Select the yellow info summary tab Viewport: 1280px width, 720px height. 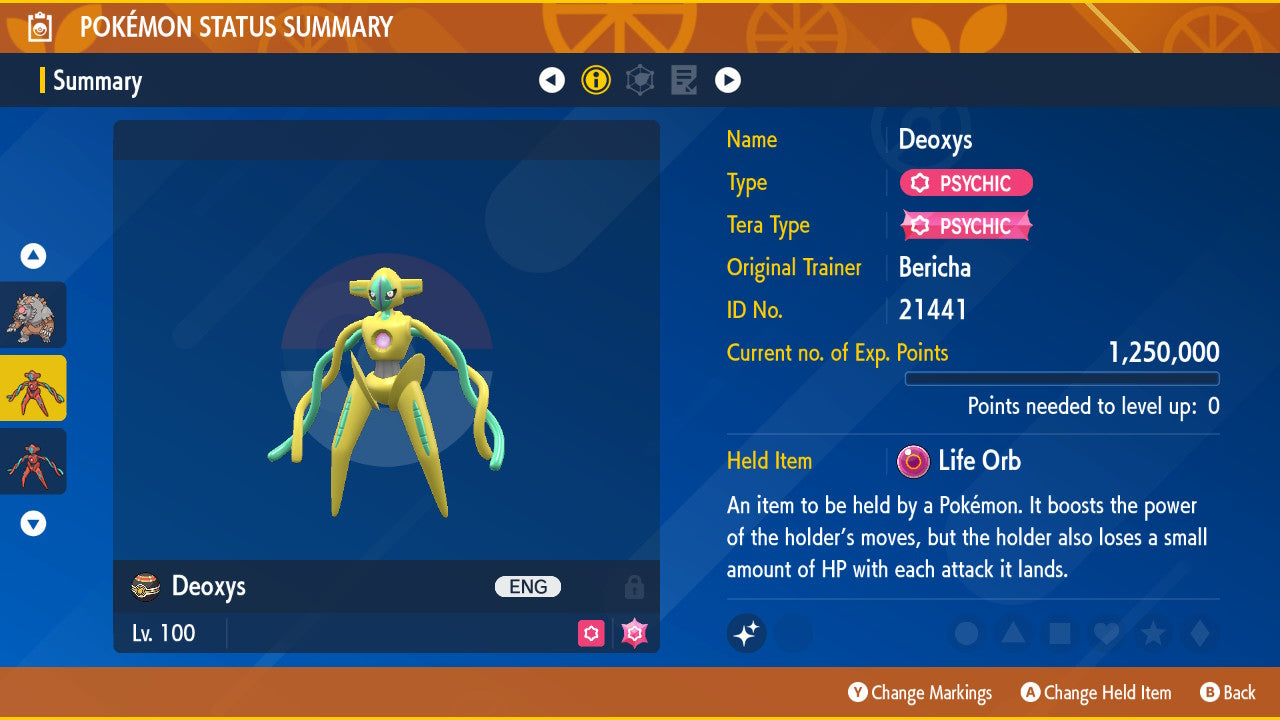pyautogui.click(x=596, y=80)
